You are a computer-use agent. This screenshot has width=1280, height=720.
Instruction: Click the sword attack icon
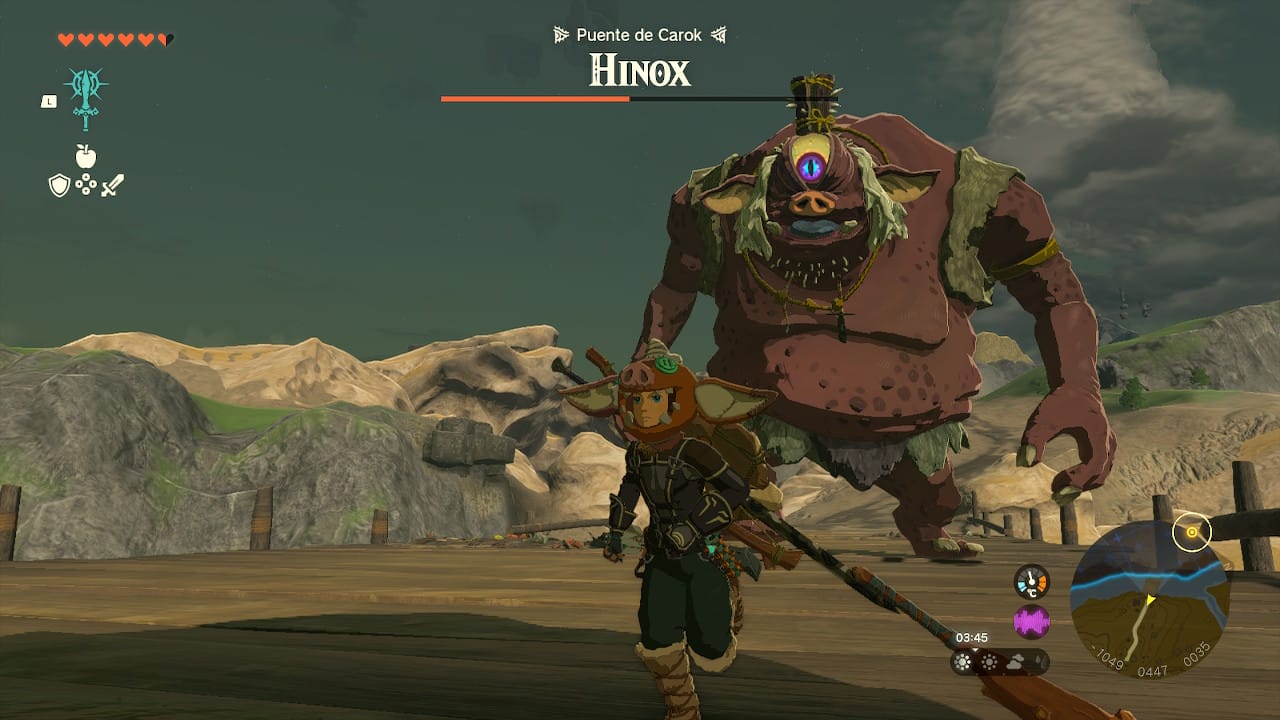pyautogui.click(x=113, y=185)
